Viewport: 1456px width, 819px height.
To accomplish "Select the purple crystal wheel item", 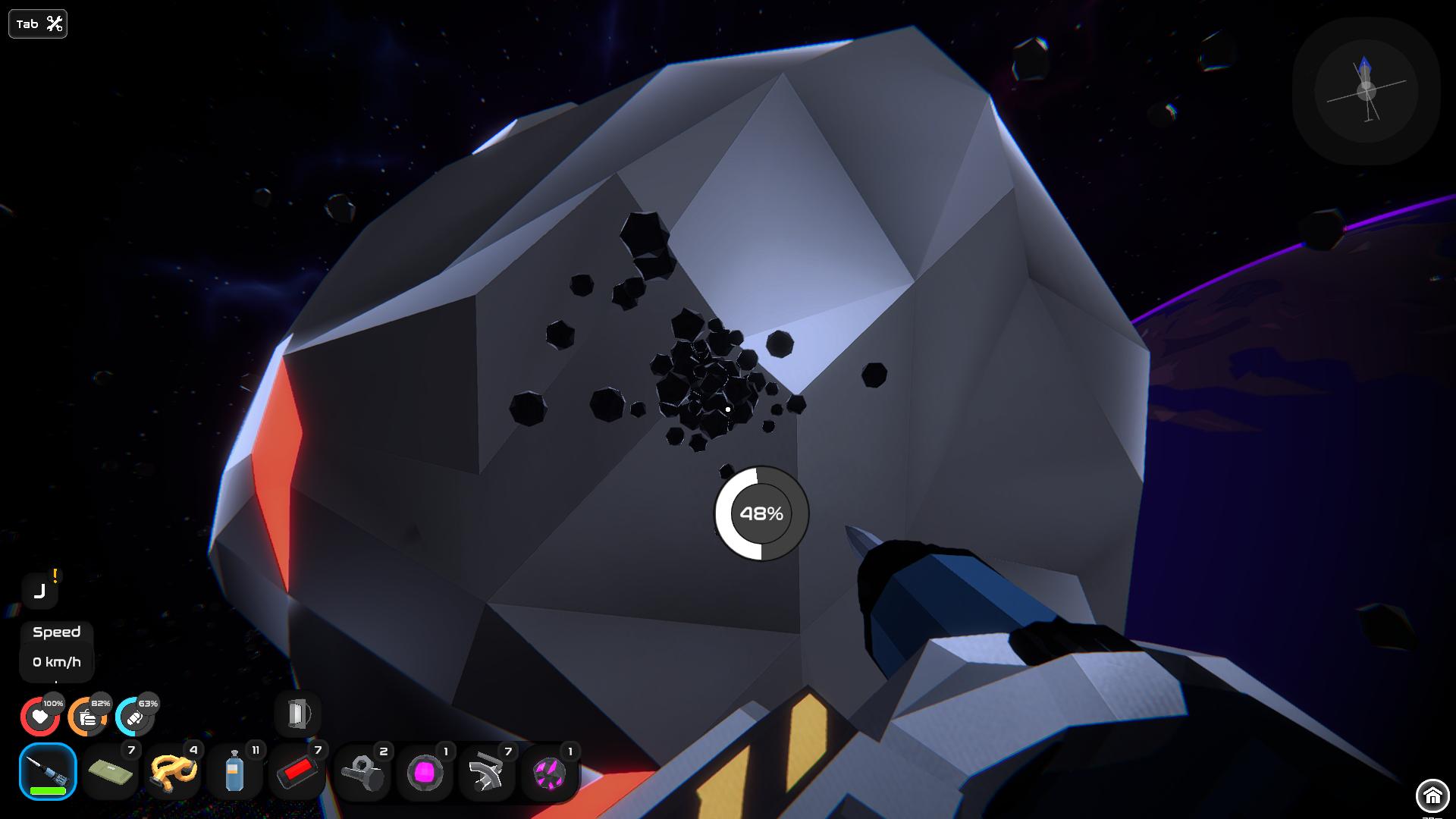I will pyautogui.click(x=551, y=772).
